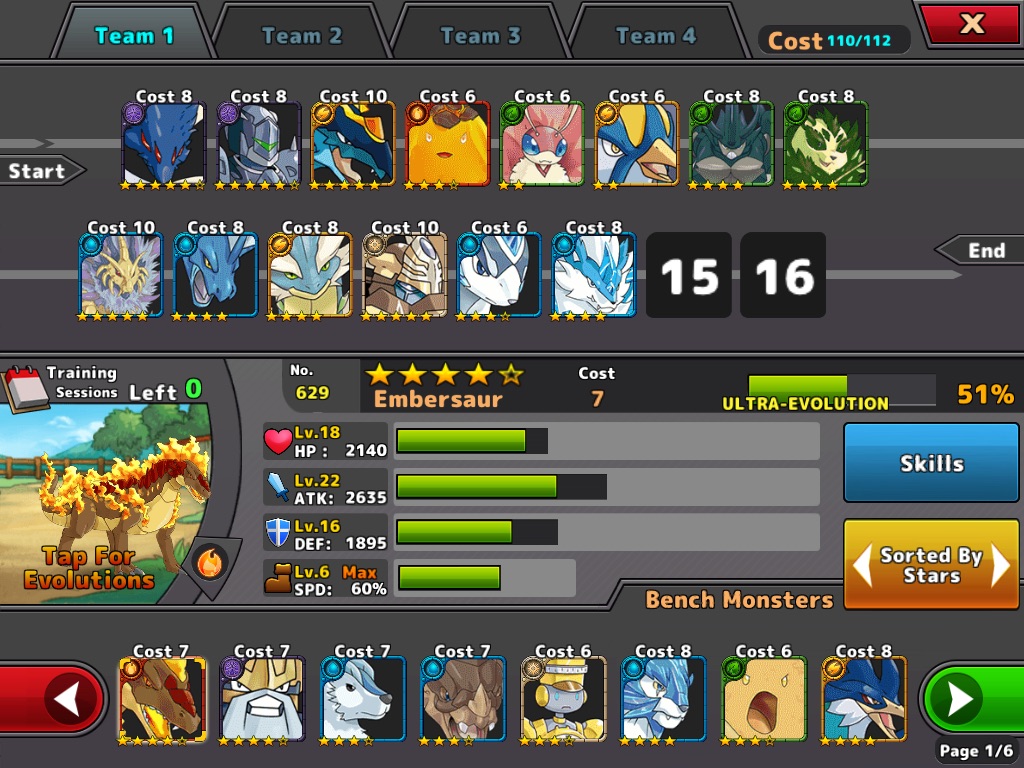1024x768 pixels.
Task: Switch to the Team 2 tab
Action: click(x=301, y=36)
